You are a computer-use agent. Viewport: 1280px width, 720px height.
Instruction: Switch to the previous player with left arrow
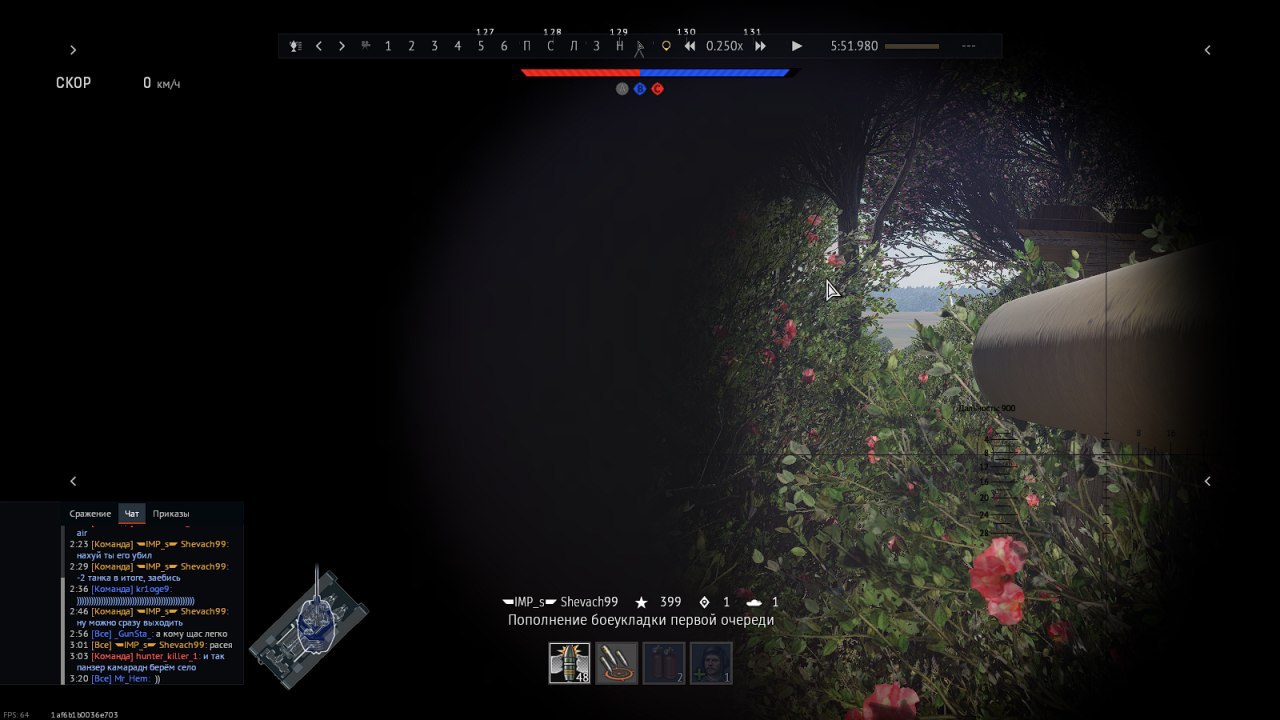[319, 46]
